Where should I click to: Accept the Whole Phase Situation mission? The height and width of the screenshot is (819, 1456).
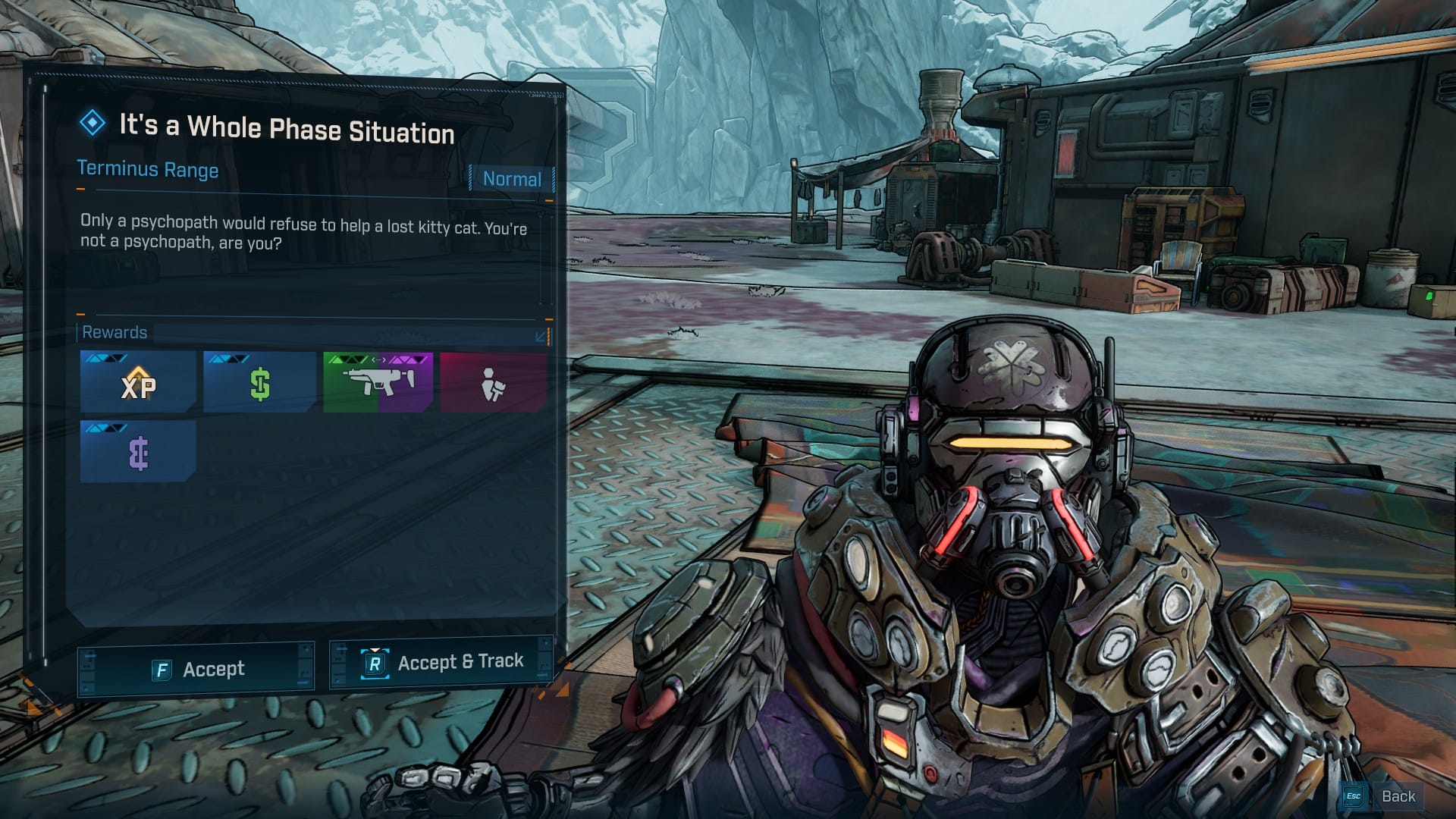point(196,669)
